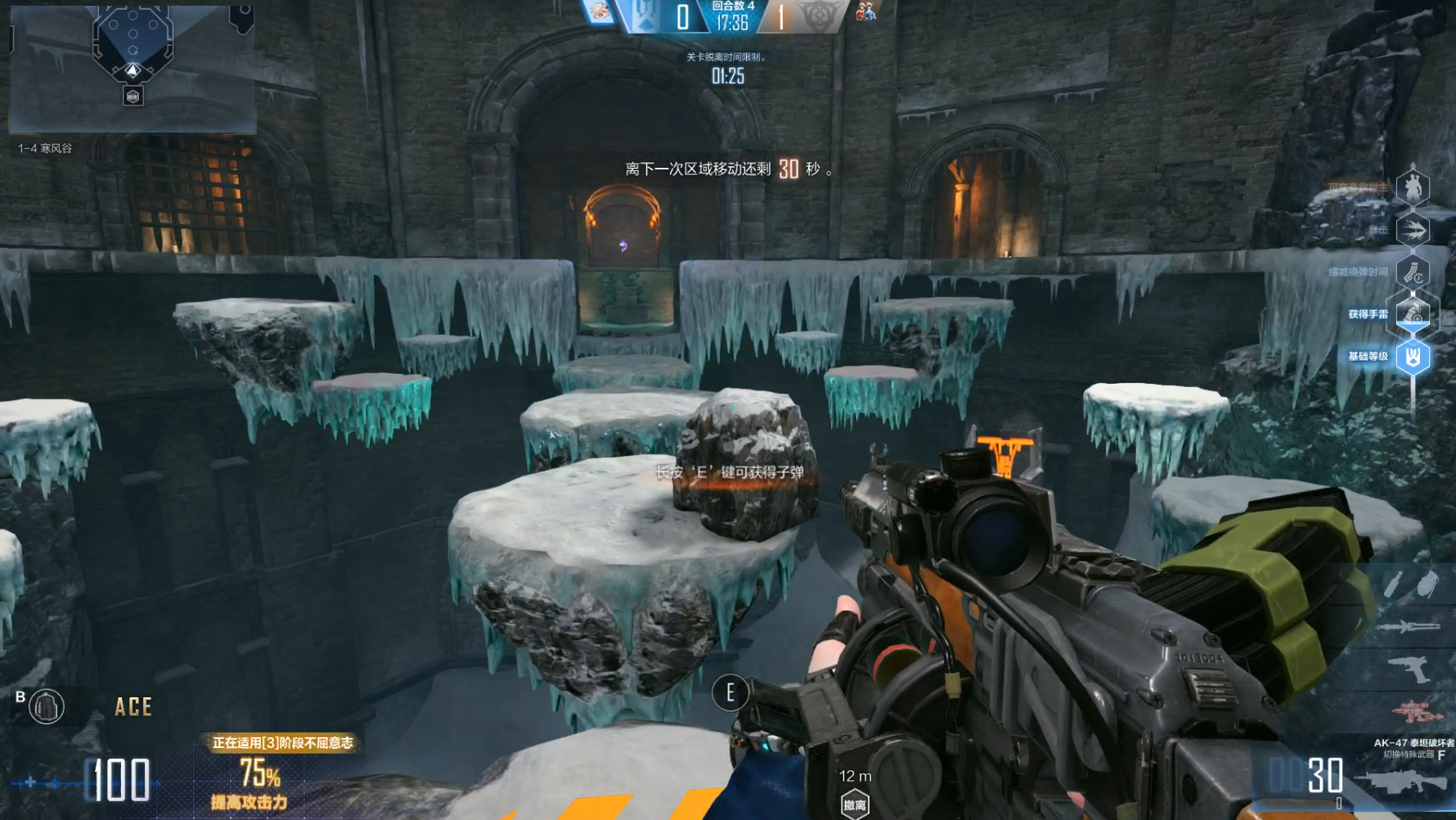
Task: Select the soldier silhouette skill node
Action: click(x=1413, y=187)
